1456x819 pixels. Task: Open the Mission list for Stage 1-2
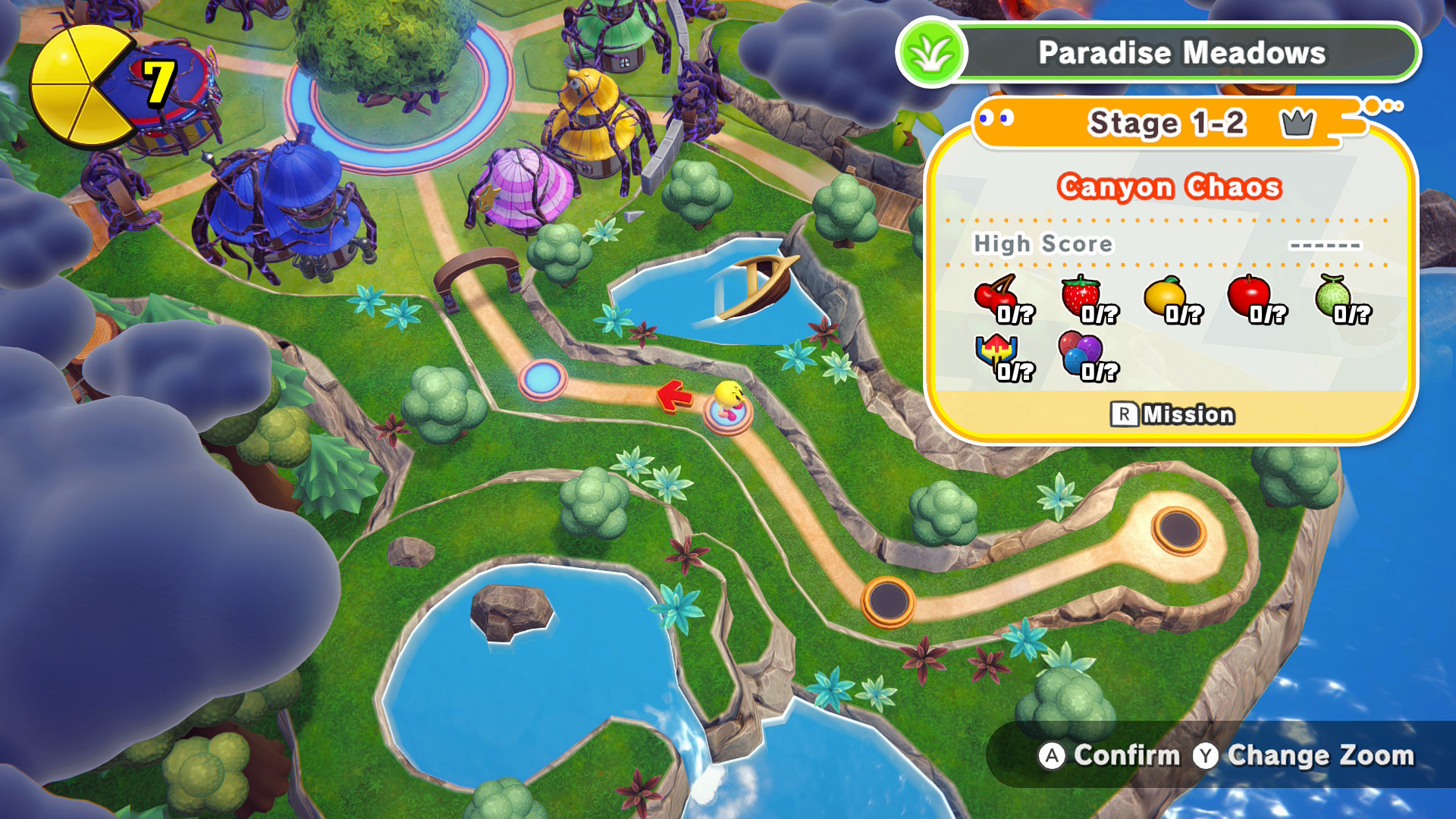click(x=1172, y=415)
